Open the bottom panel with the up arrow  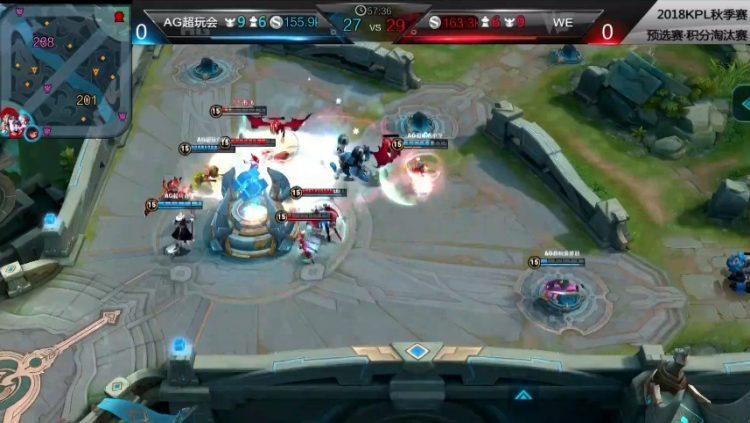522,395
